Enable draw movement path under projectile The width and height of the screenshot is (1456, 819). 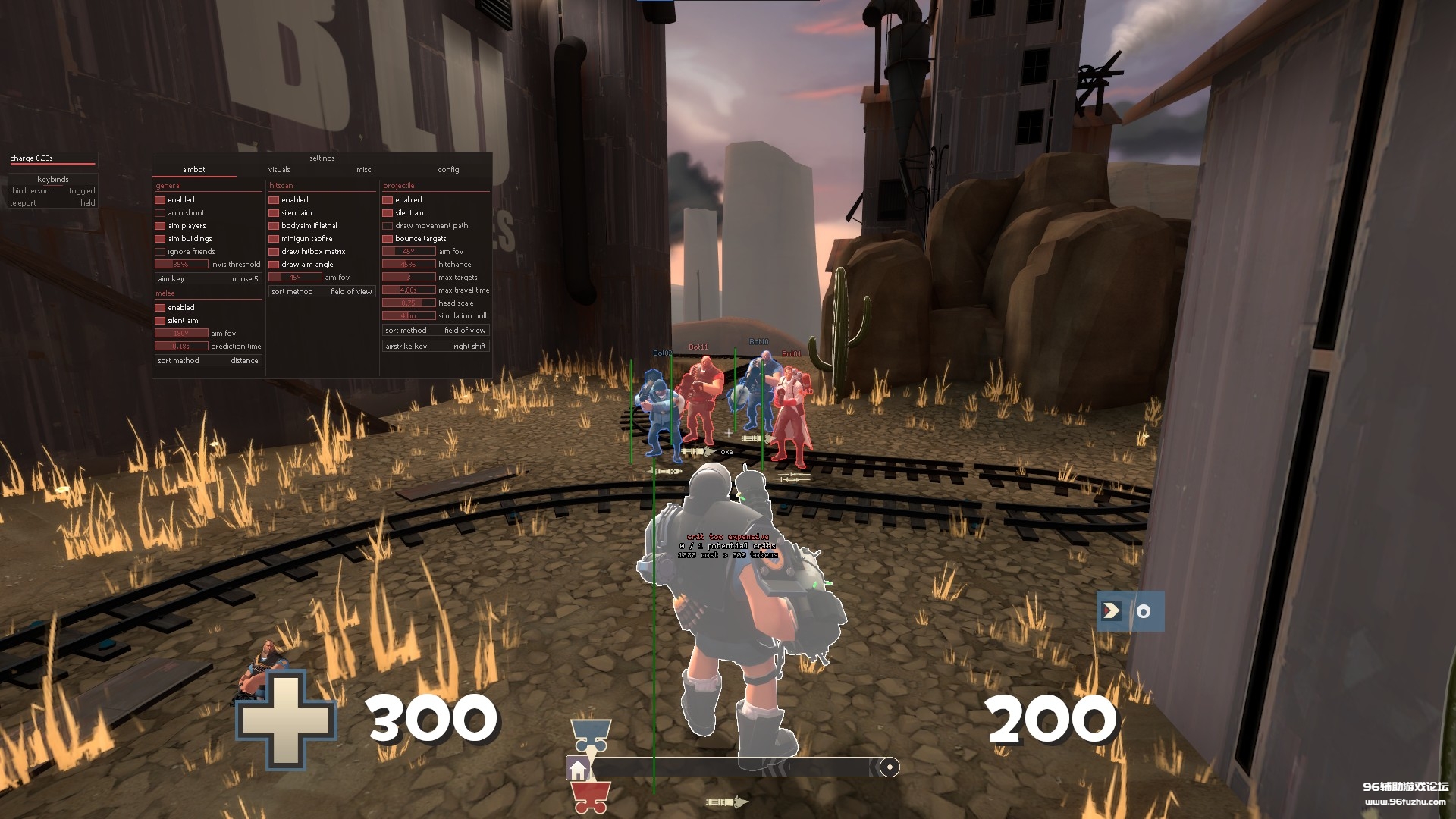pyautogui.click(x=388, y=225)
